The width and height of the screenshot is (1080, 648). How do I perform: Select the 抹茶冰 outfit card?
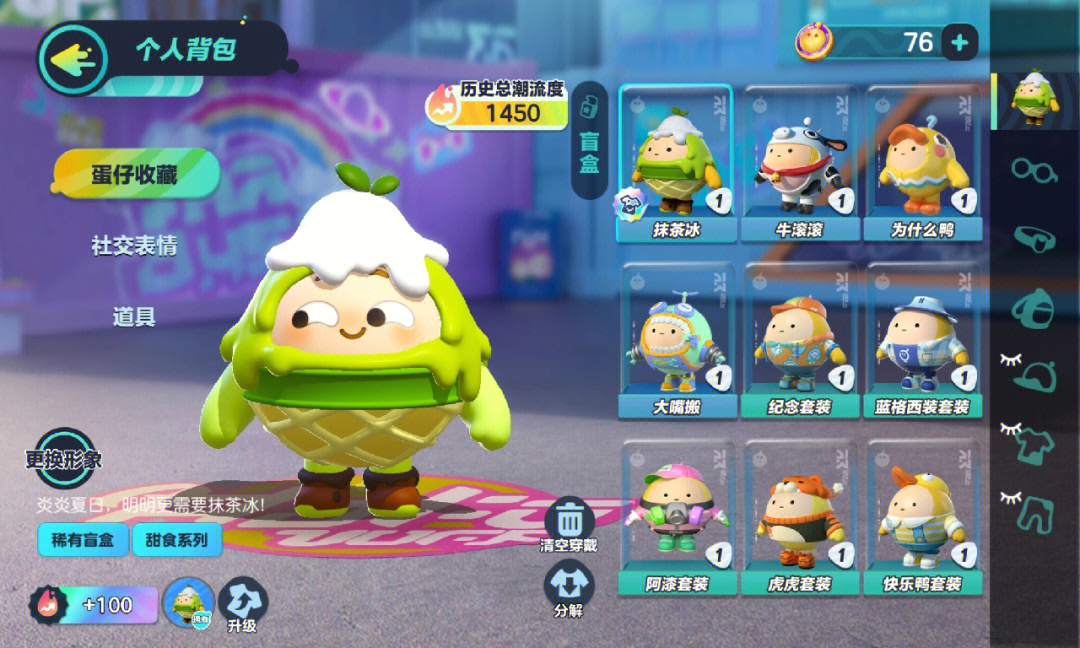click(676, 163)
